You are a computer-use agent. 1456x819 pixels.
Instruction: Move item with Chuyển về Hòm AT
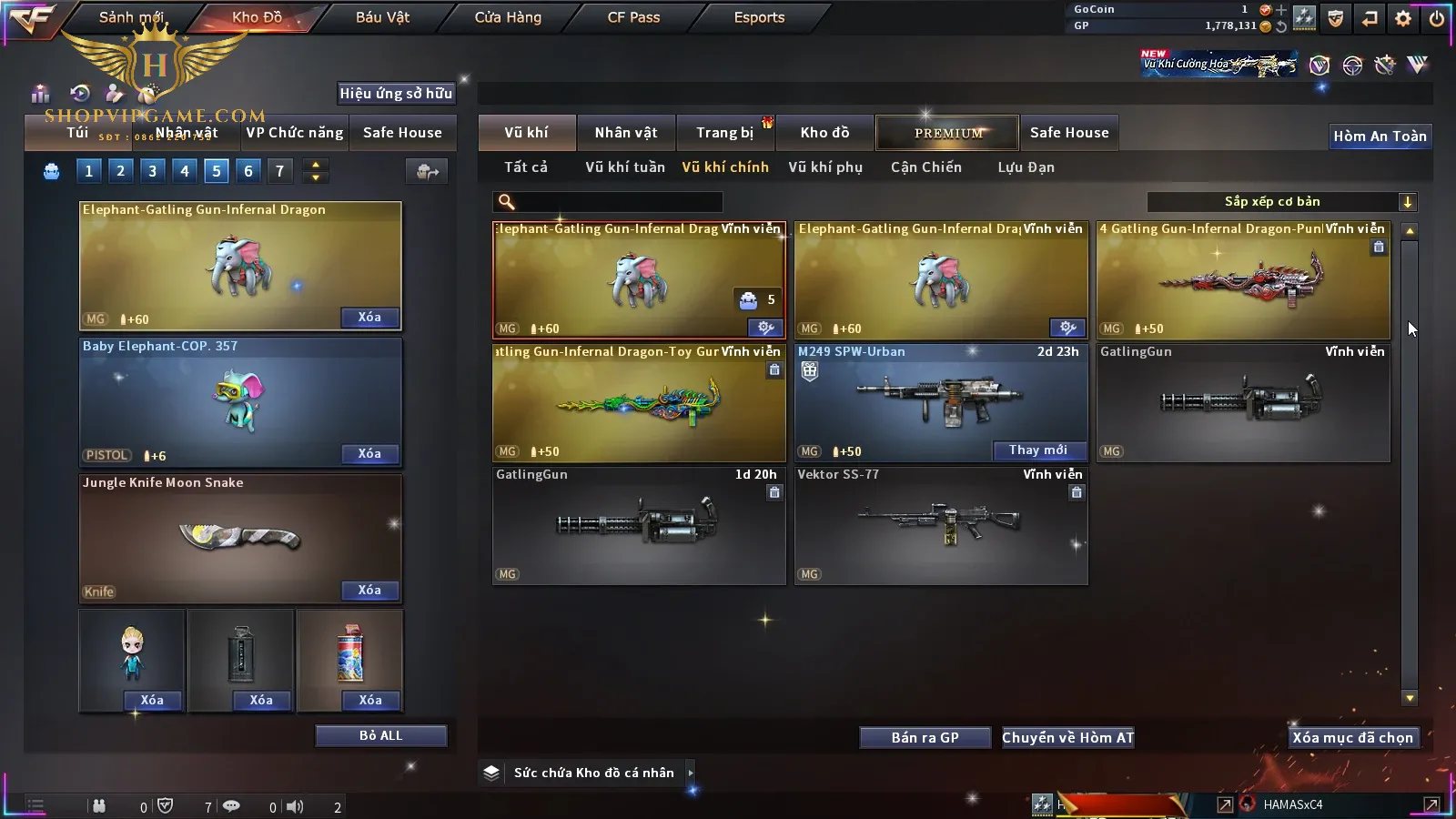coord(1067,738)
